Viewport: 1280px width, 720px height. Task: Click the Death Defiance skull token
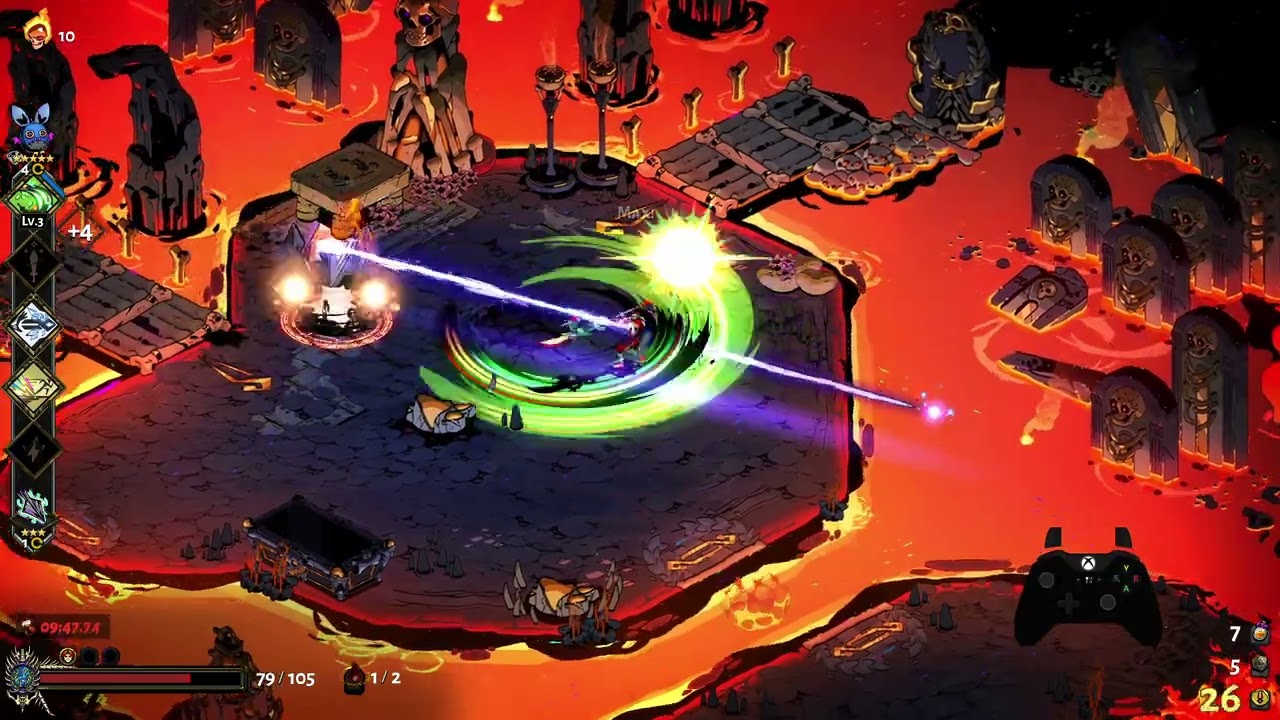pyautogui.click(x=68, y=656)
